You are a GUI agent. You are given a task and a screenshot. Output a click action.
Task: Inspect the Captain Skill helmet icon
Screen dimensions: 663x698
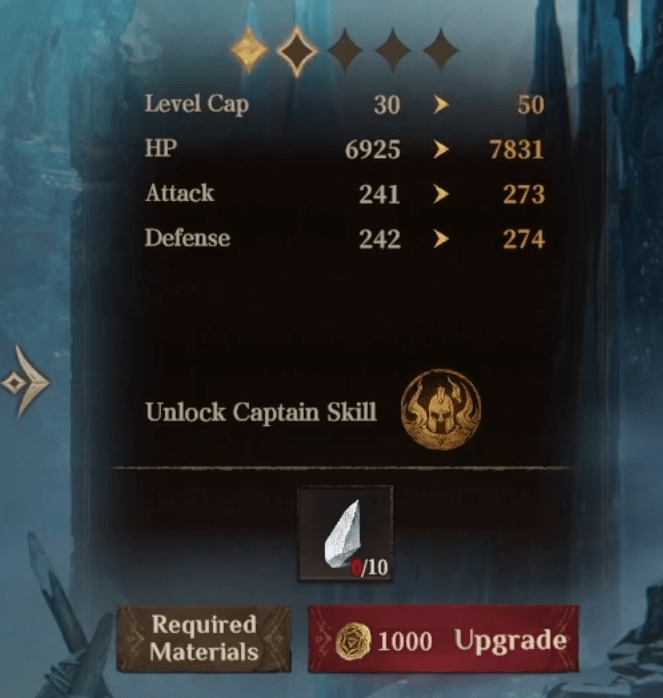pos(440,410)
